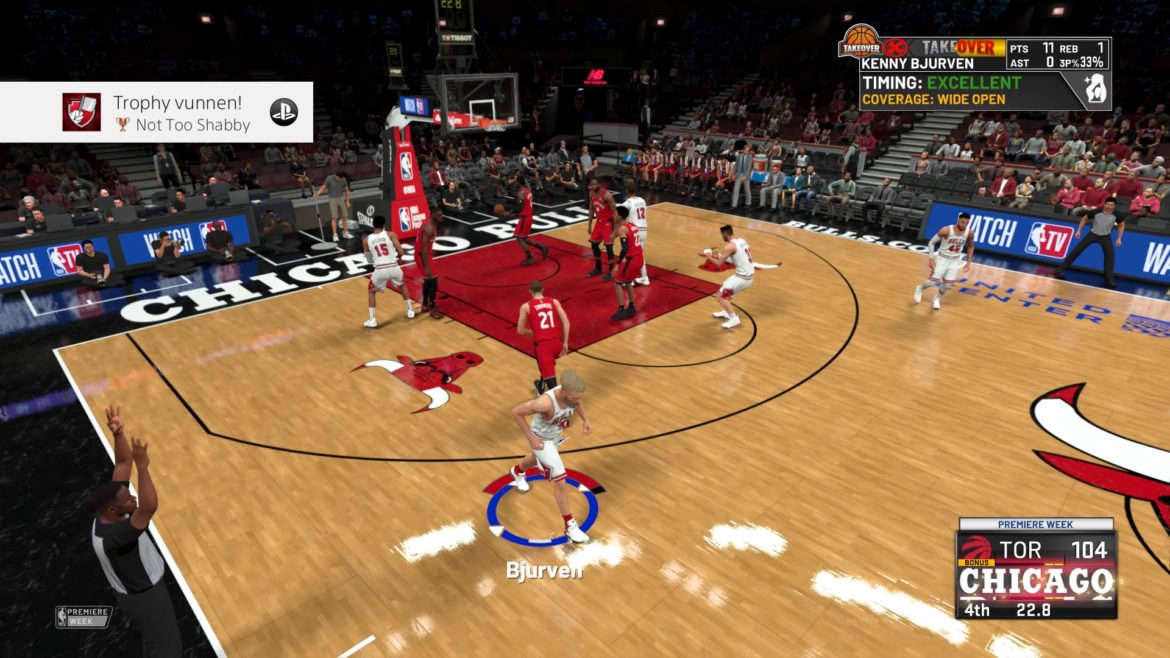Select the red trophy thumbnail image
This screenshot has width=1170, height=658.
click(81, 112)
